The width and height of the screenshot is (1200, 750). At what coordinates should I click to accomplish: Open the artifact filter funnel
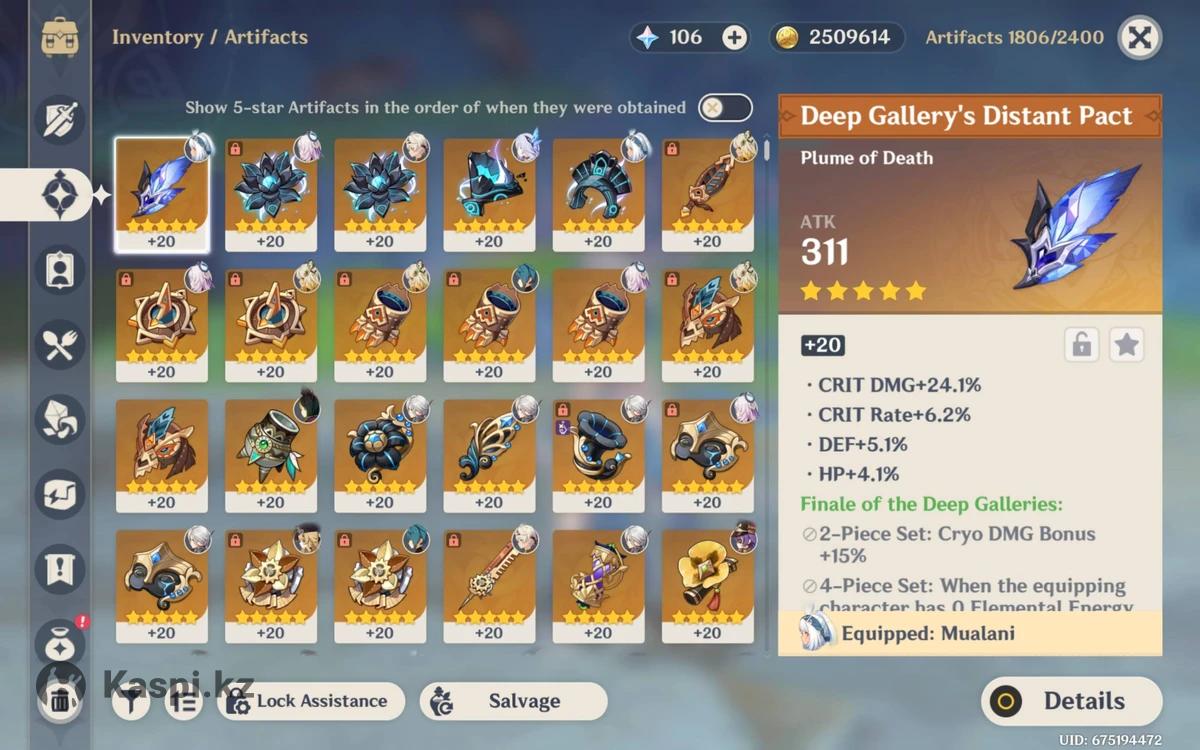131,702
